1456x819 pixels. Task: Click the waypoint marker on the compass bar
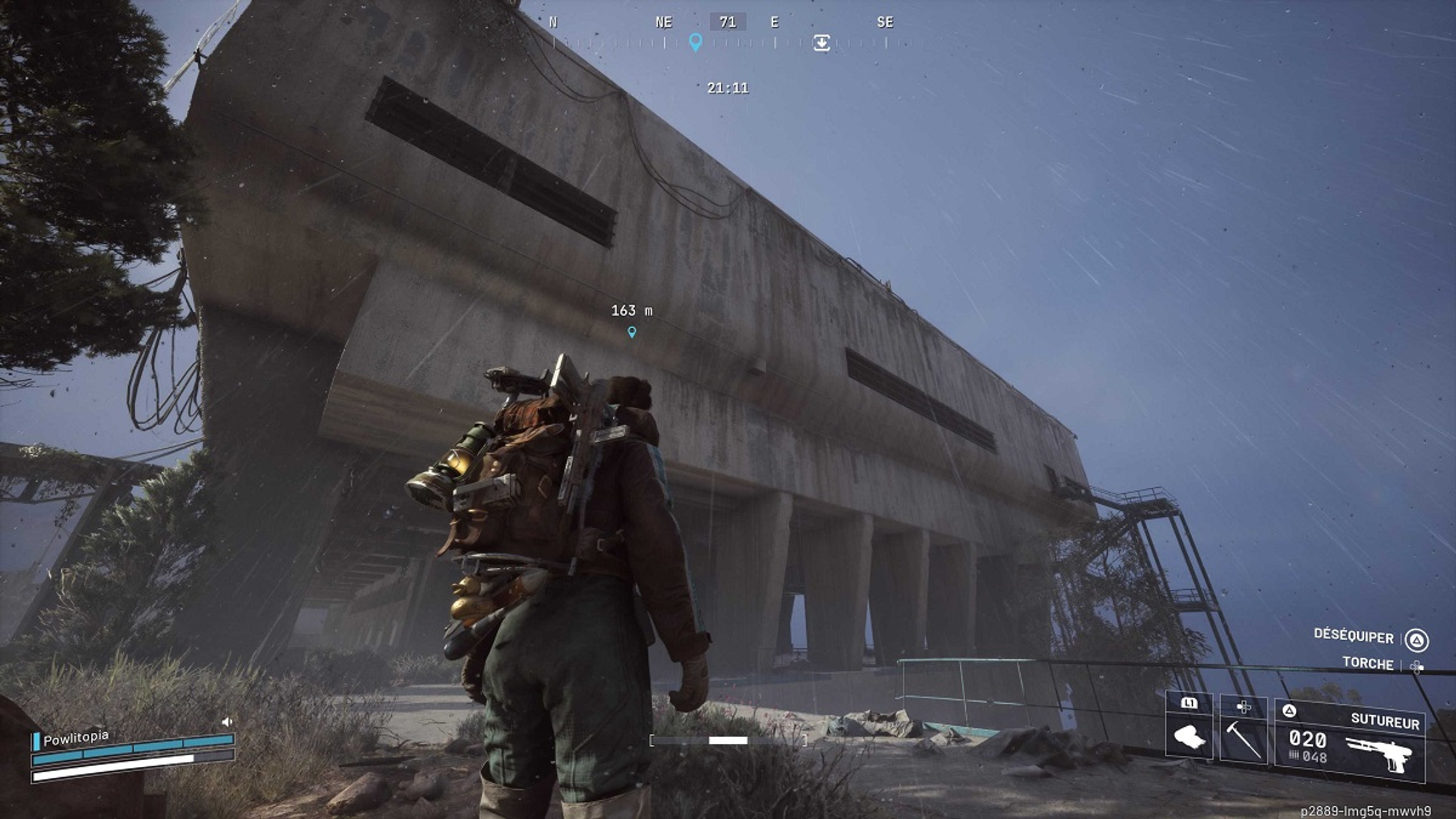coord(695,44)
